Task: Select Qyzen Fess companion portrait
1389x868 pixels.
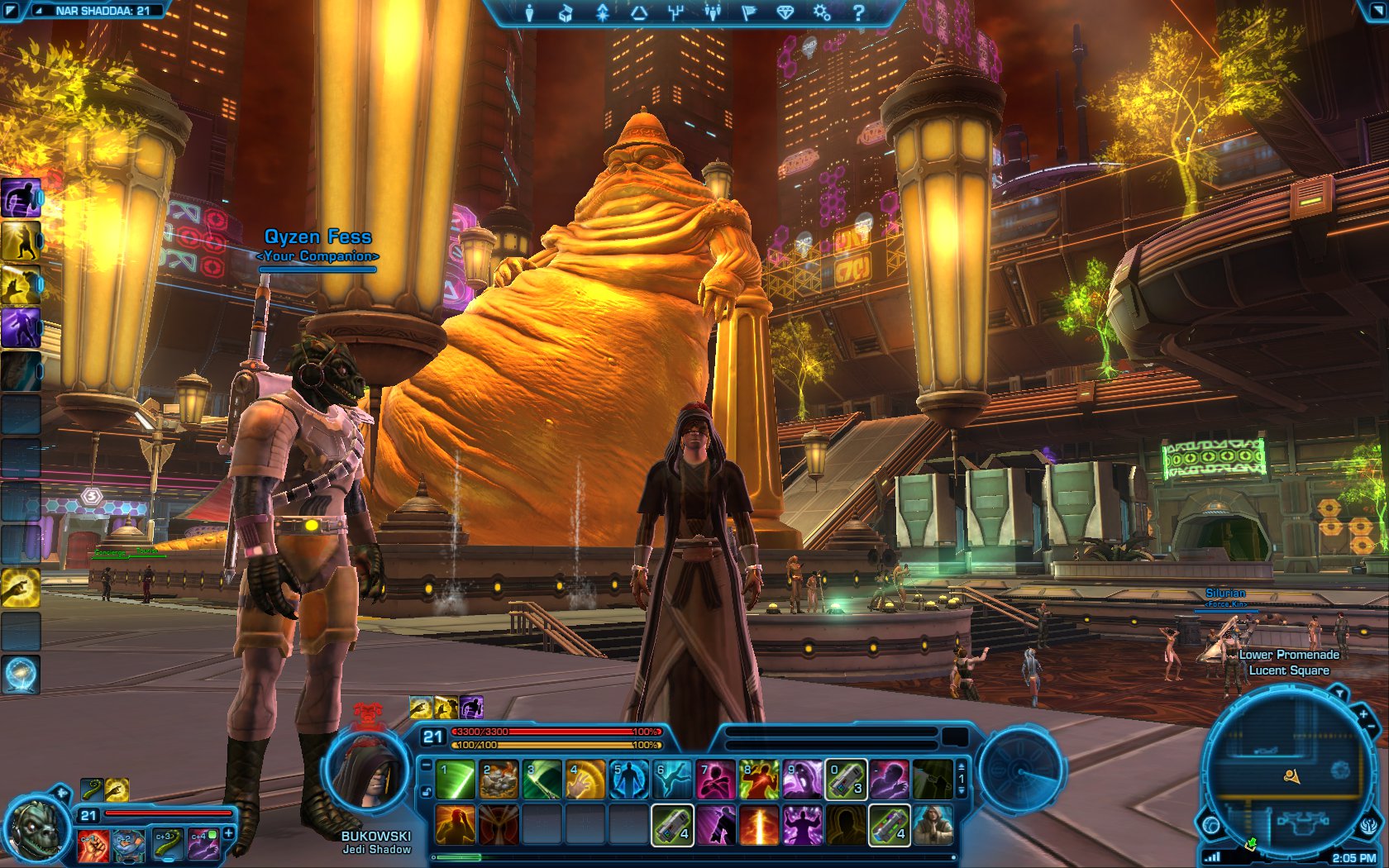Action: click(38, 825)
